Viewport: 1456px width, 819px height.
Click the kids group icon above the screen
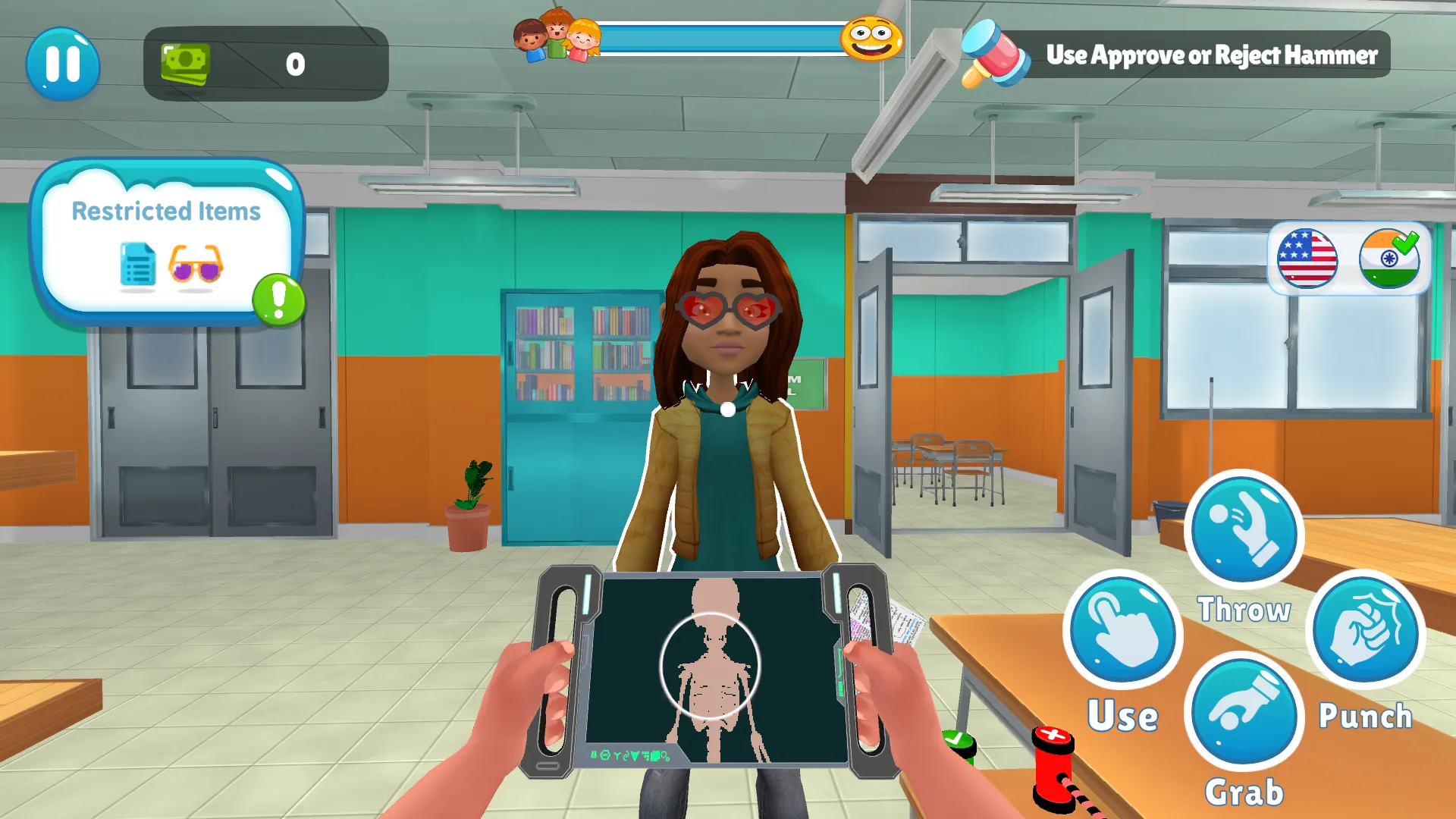(557, 38)
